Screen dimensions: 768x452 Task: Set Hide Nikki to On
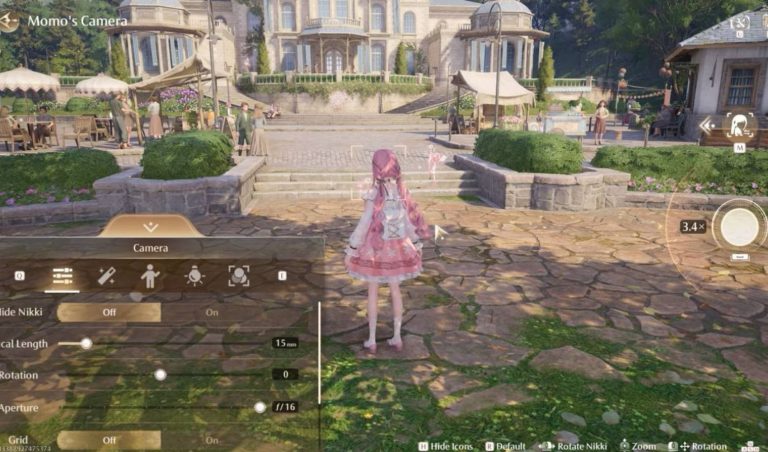click(212, 312)
